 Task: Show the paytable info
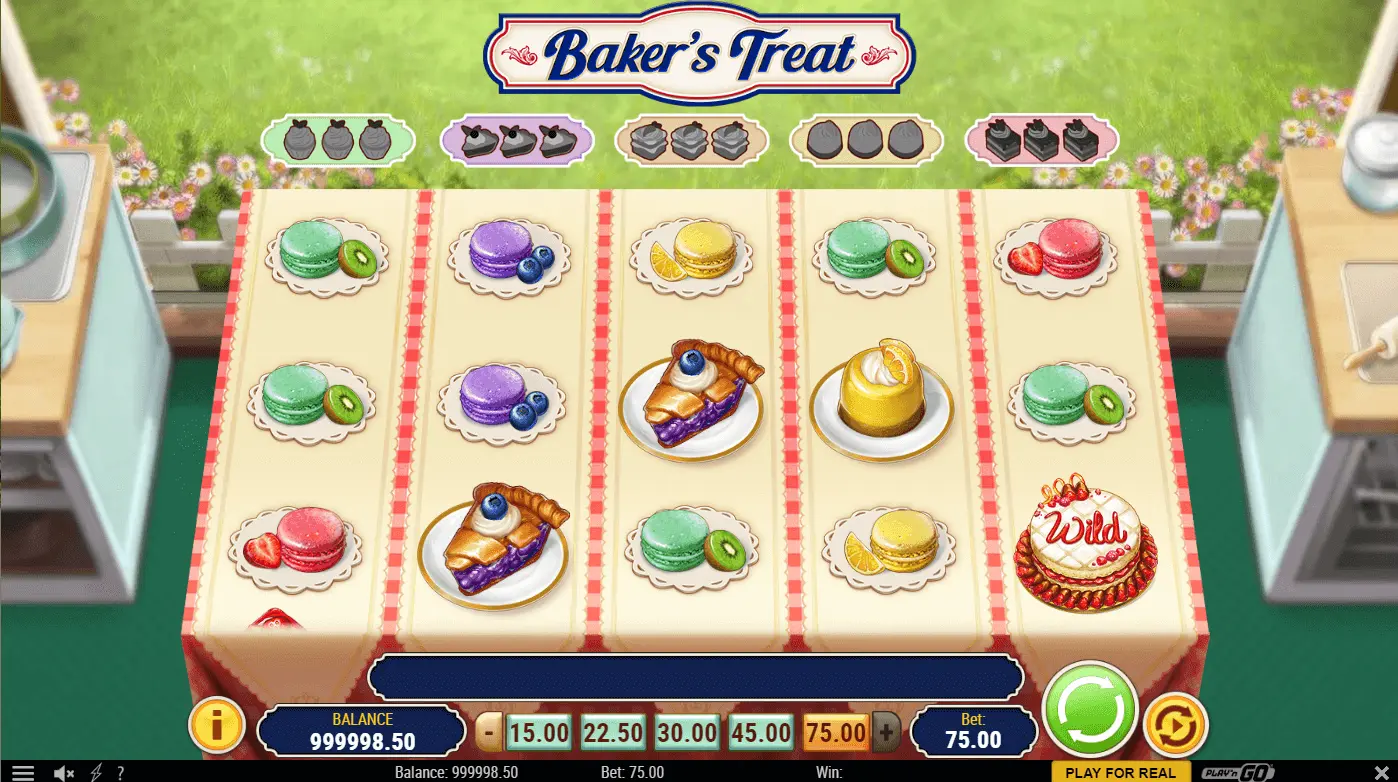pos(217,725)
